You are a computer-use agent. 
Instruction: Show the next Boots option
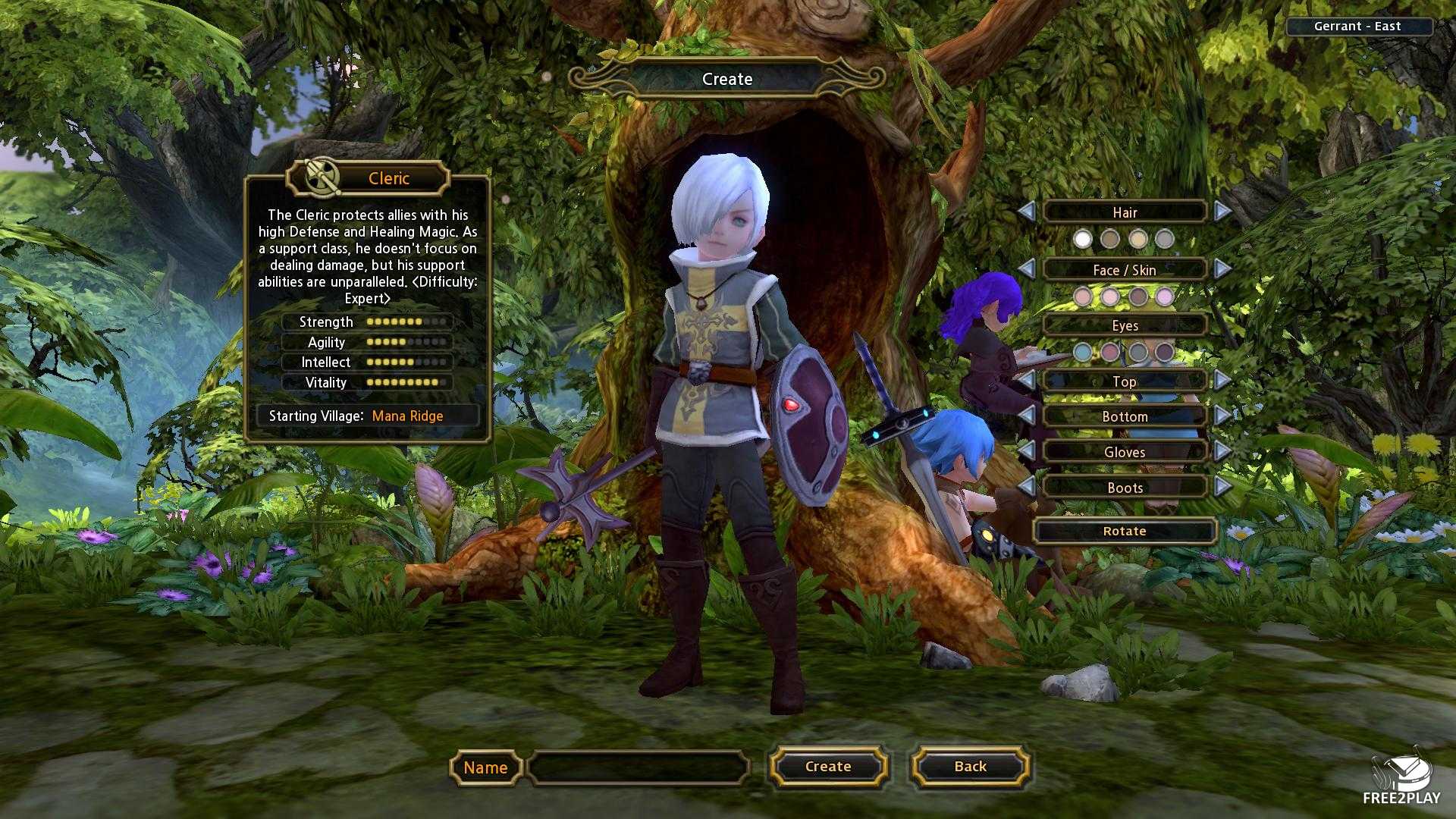[1222, 487]
